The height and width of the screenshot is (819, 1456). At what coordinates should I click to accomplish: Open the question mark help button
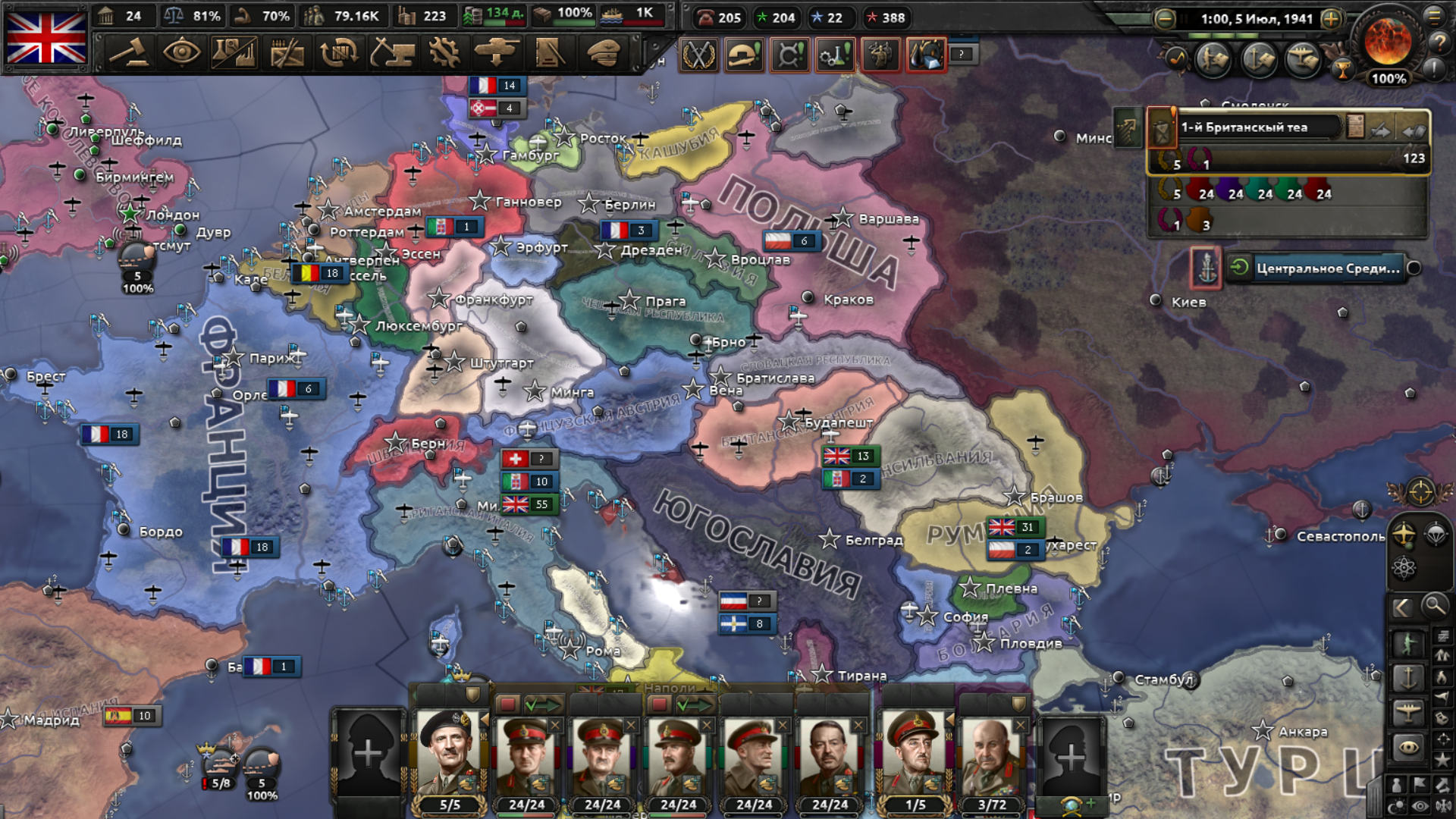coord(1439,42)
